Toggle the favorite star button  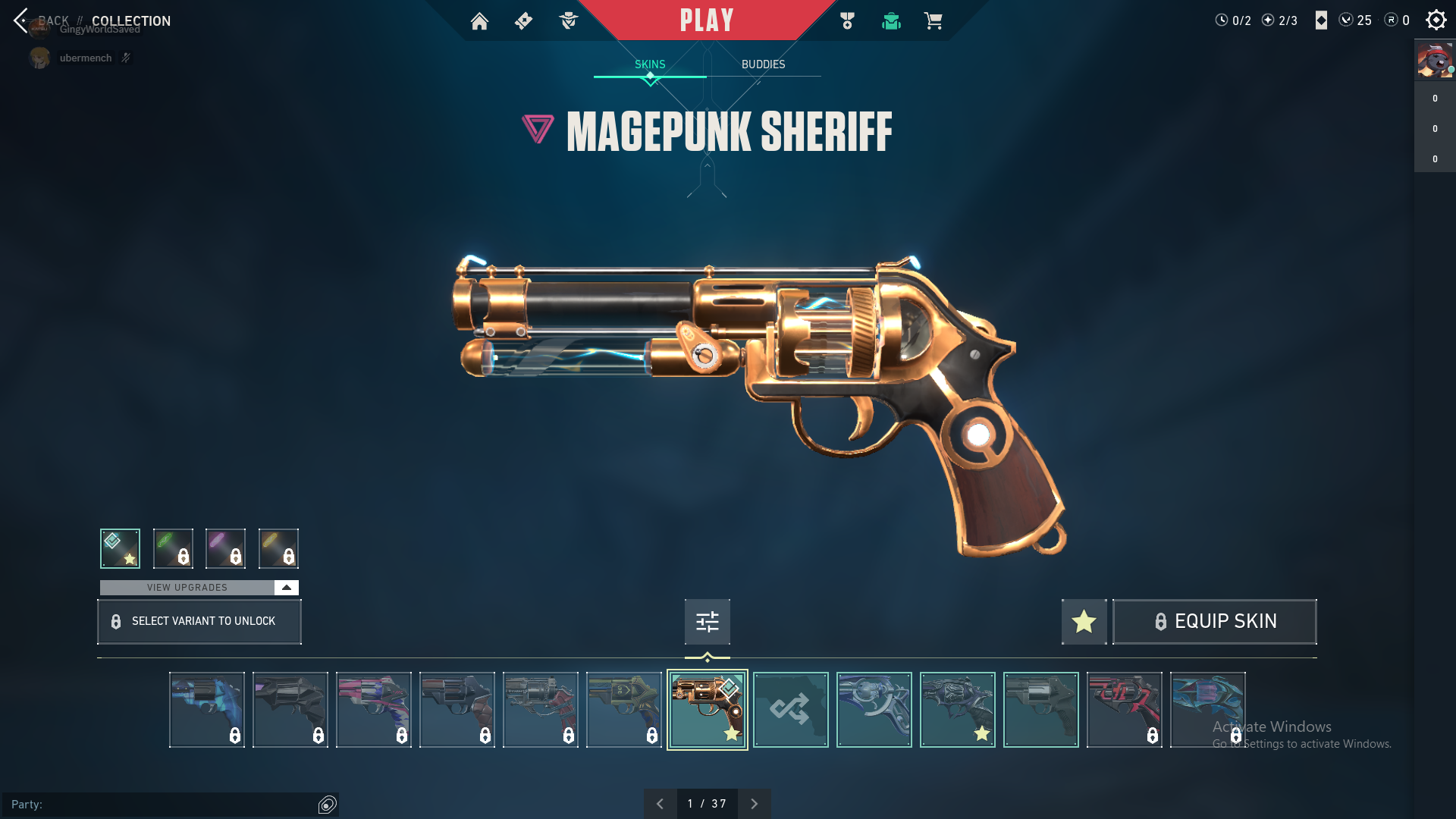pyautogui.click(x=1084, y=622)
